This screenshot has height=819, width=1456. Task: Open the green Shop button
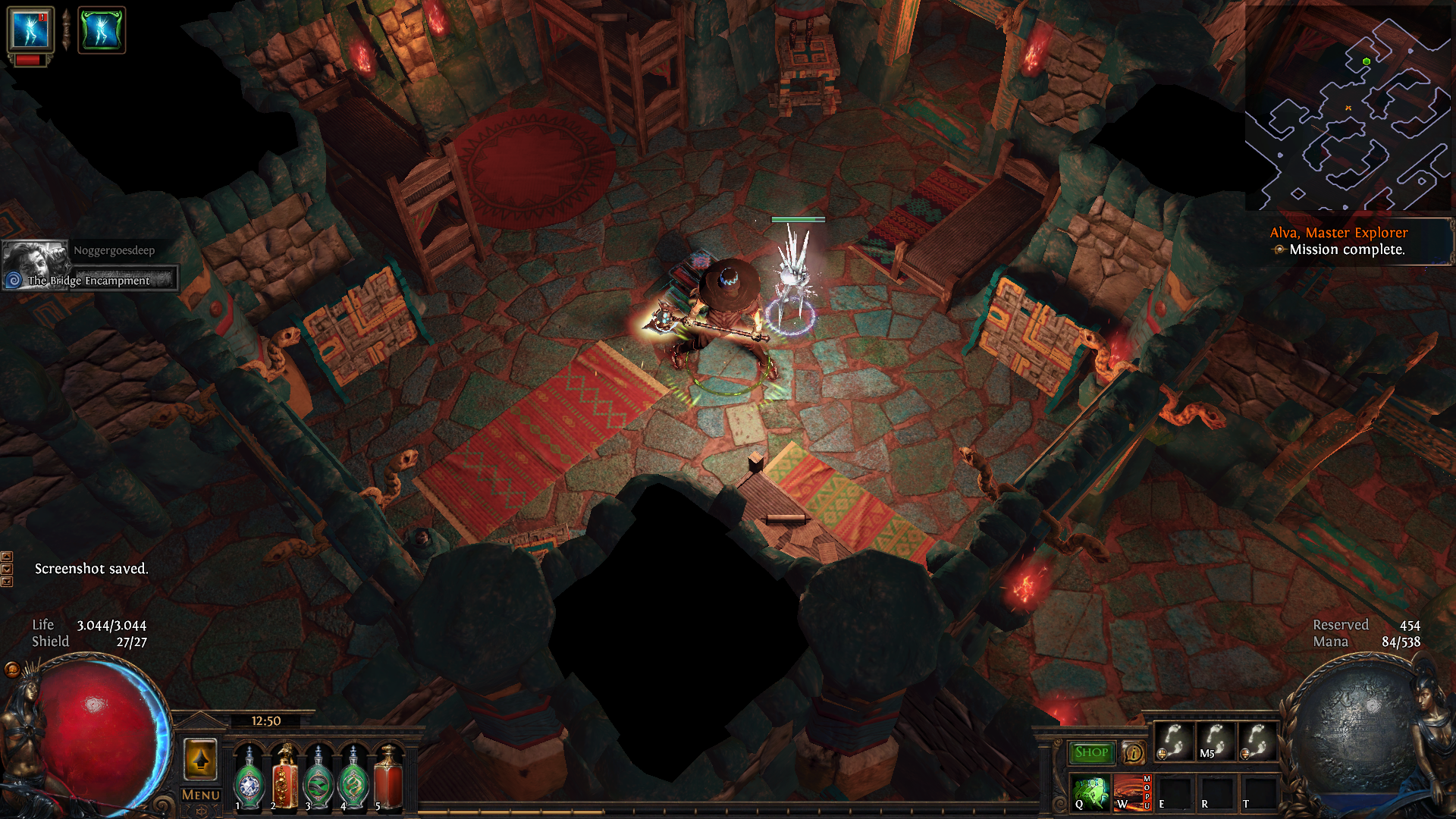[x=1091, y=752]
